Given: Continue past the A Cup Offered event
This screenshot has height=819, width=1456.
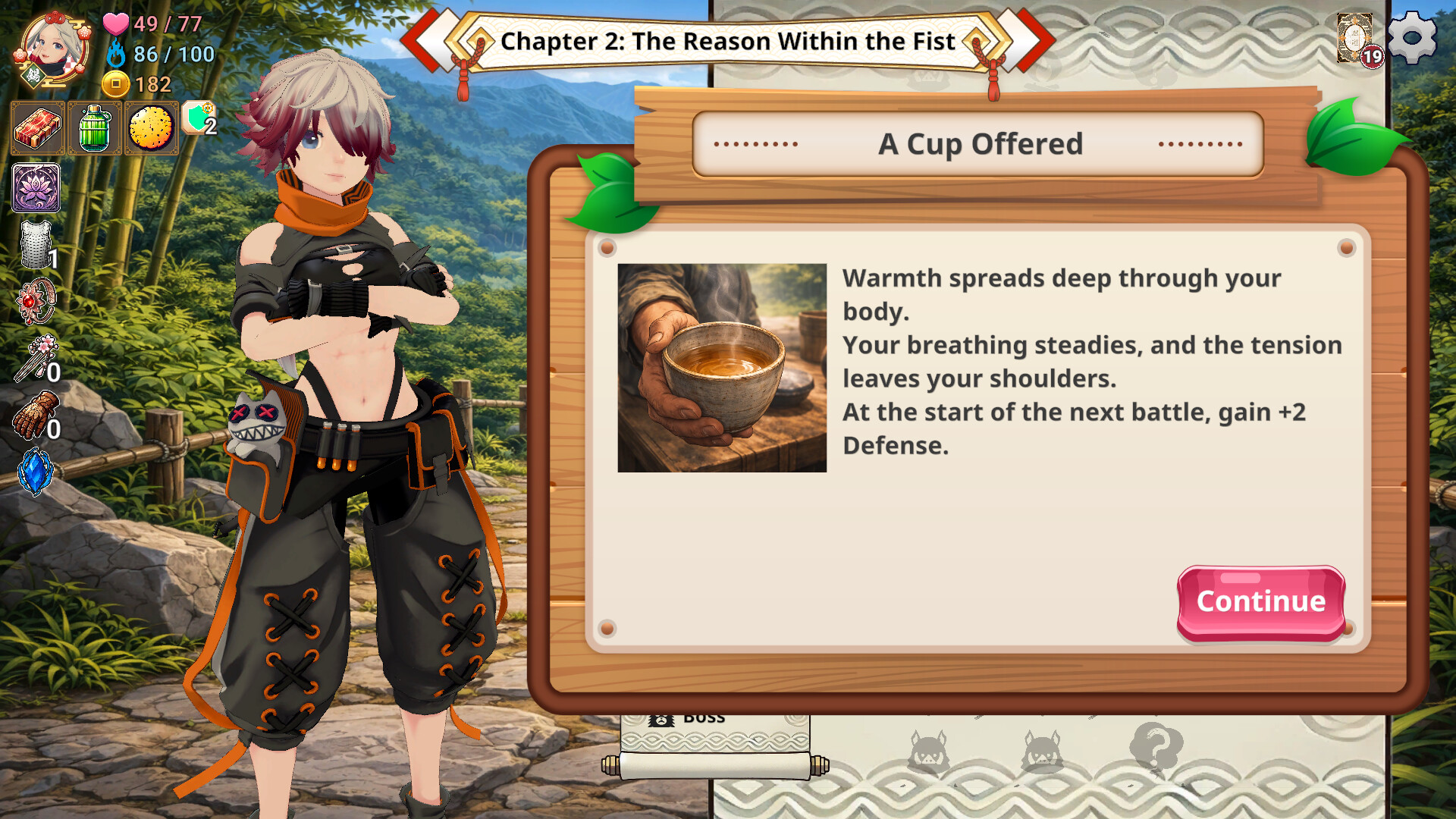Looking at the screenshot, I should (x=1260, y=602).
